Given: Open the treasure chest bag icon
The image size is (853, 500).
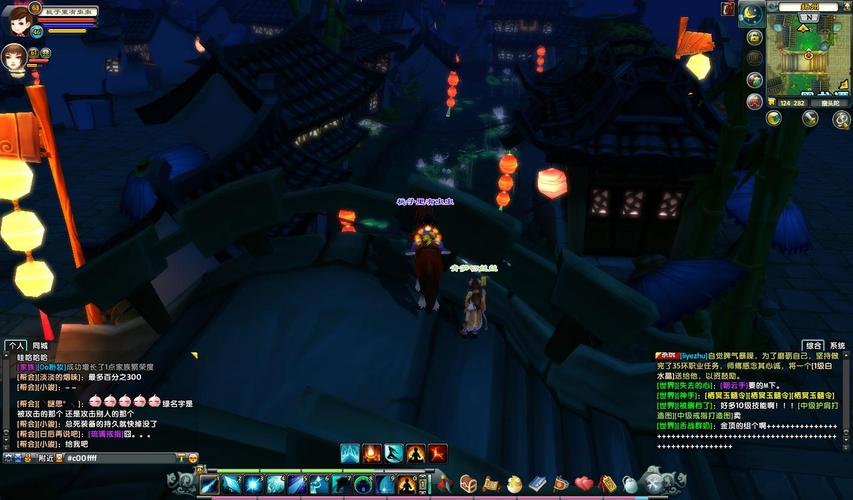Looking at the screenshot, I should click(x=468, y=484).
